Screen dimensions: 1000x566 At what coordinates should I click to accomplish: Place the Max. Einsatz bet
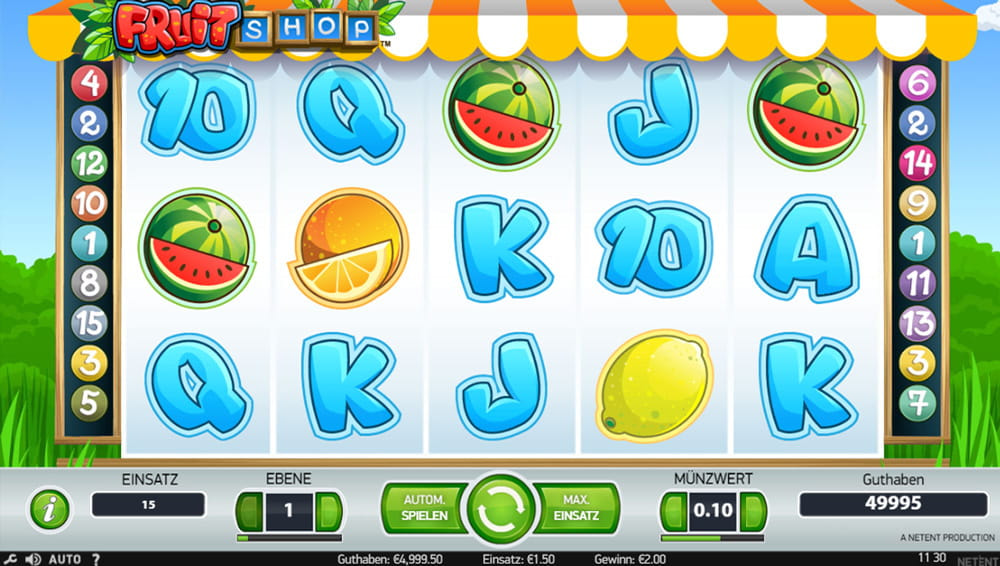coord(575,508)
